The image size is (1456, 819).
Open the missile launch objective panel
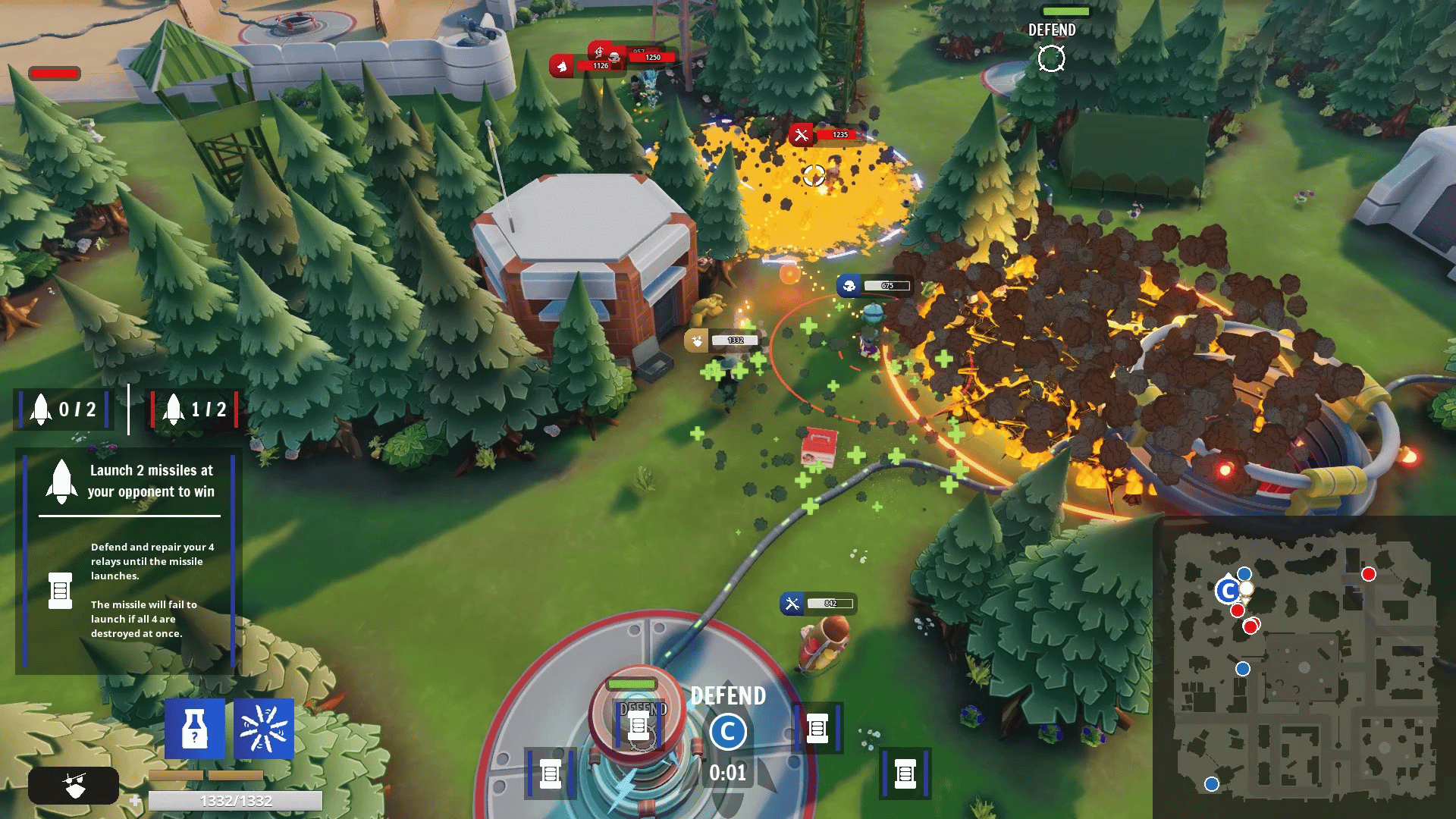129,560
